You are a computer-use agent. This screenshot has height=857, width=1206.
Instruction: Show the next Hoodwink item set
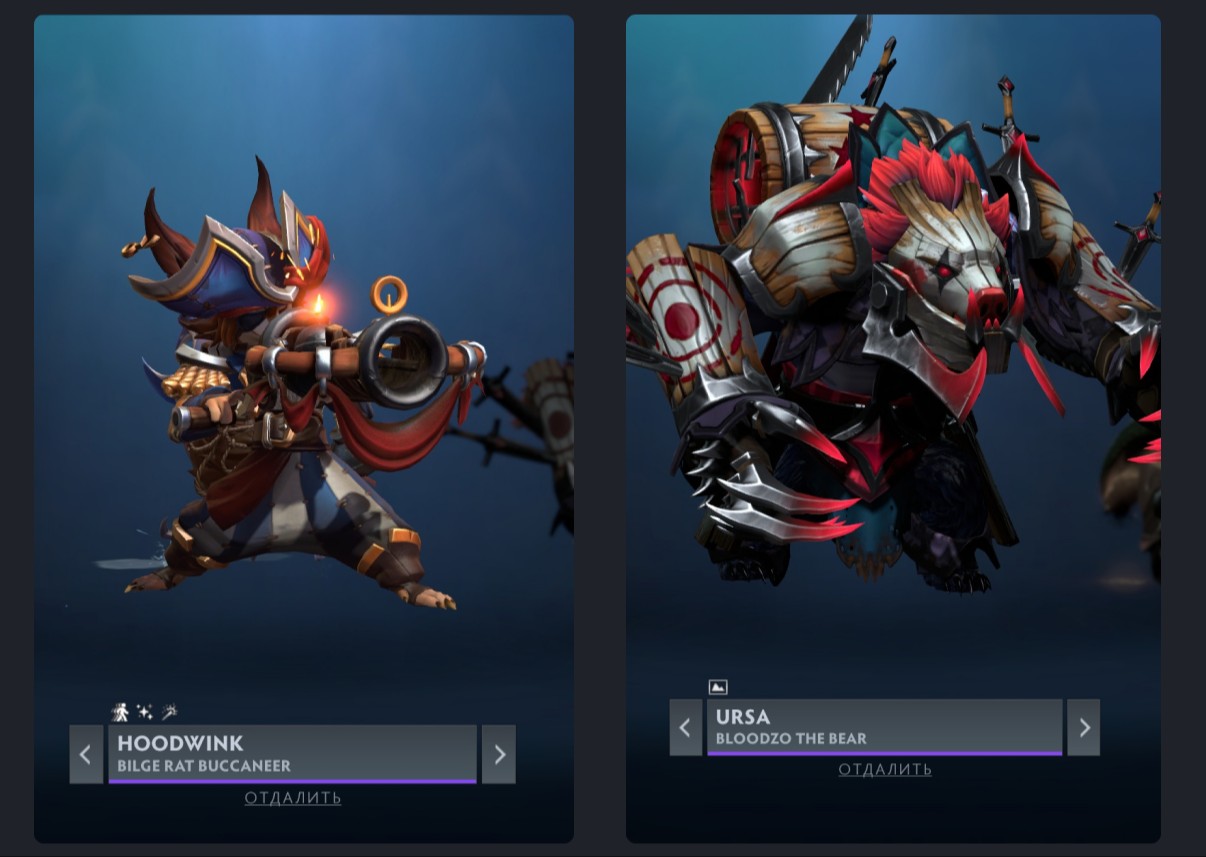pyautogui.click(x=499, y=754)
